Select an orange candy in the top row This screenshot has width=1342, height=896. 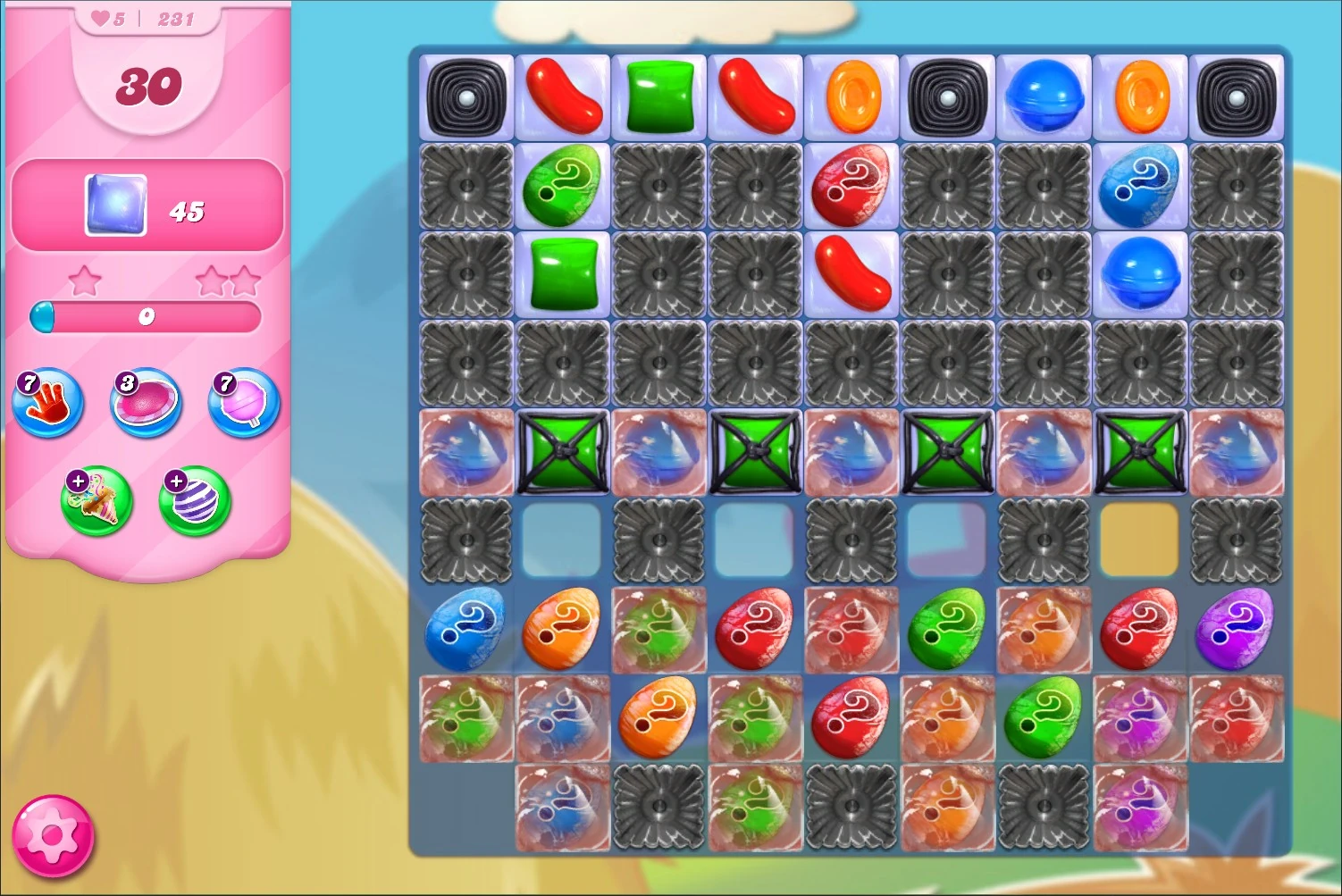851,95
